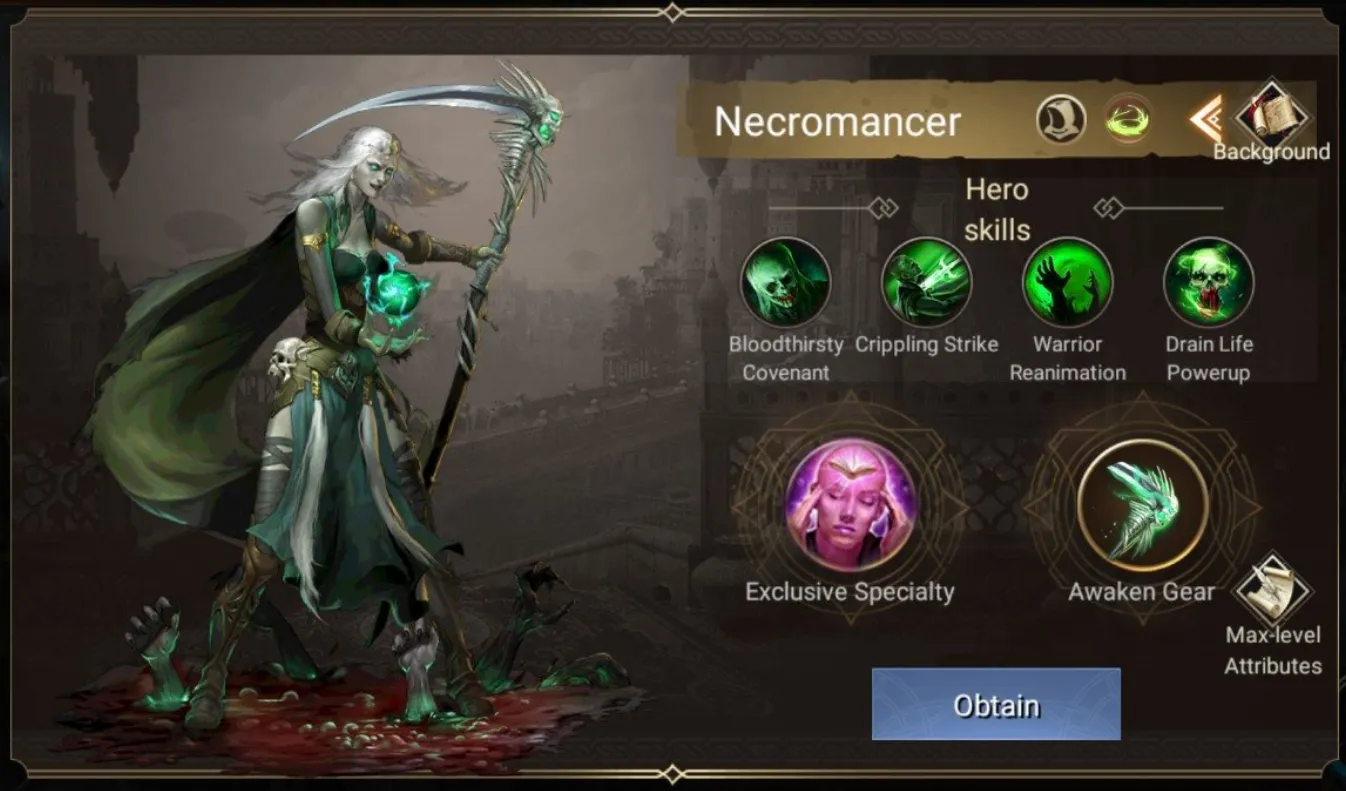Select the Necromancer title banner
This screenshot has height=791, width=1346.
pyautogui.click(x=837, y=122)
